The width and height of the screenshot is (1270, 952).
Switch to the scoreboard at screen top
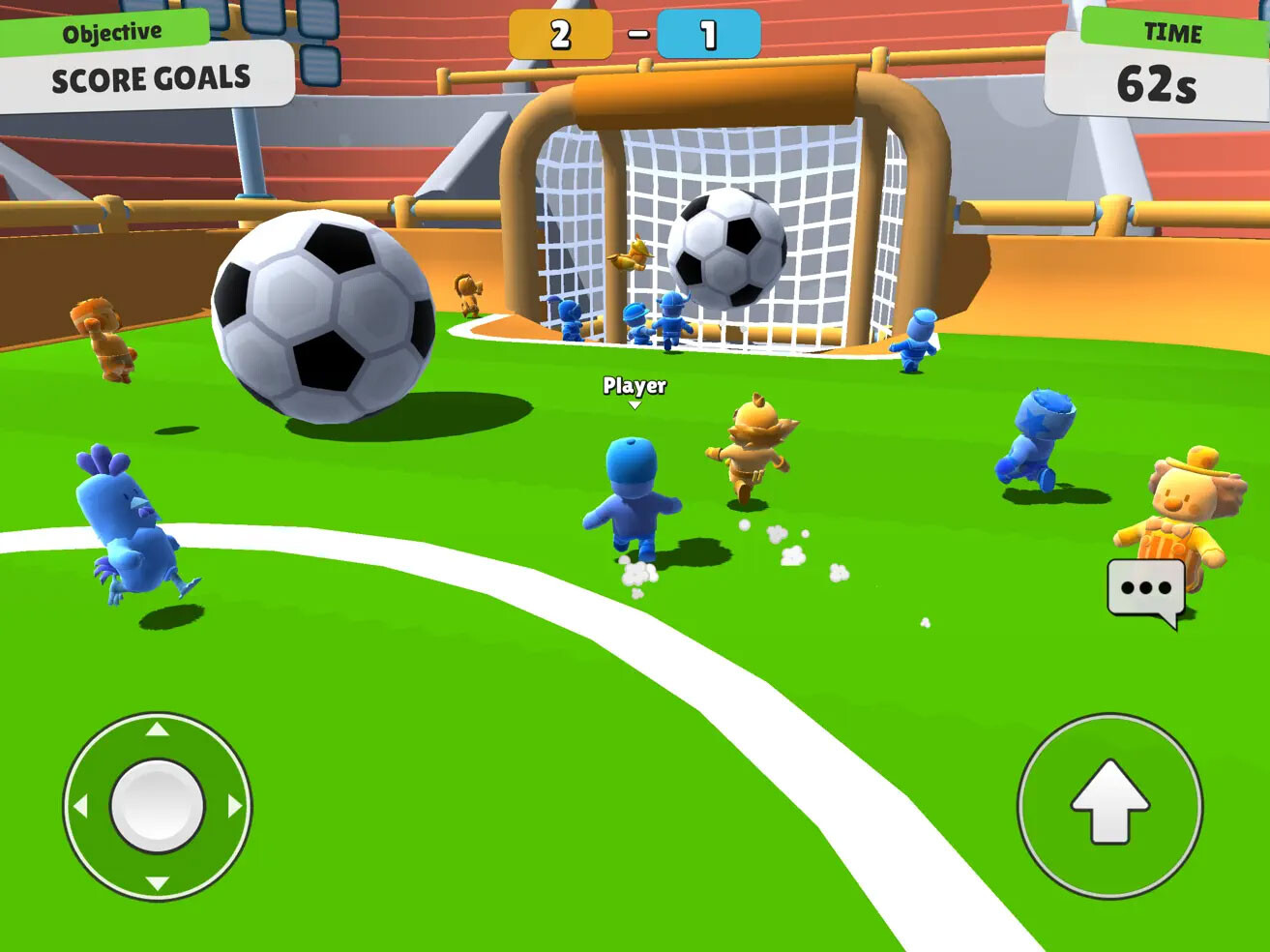point(634,32)
